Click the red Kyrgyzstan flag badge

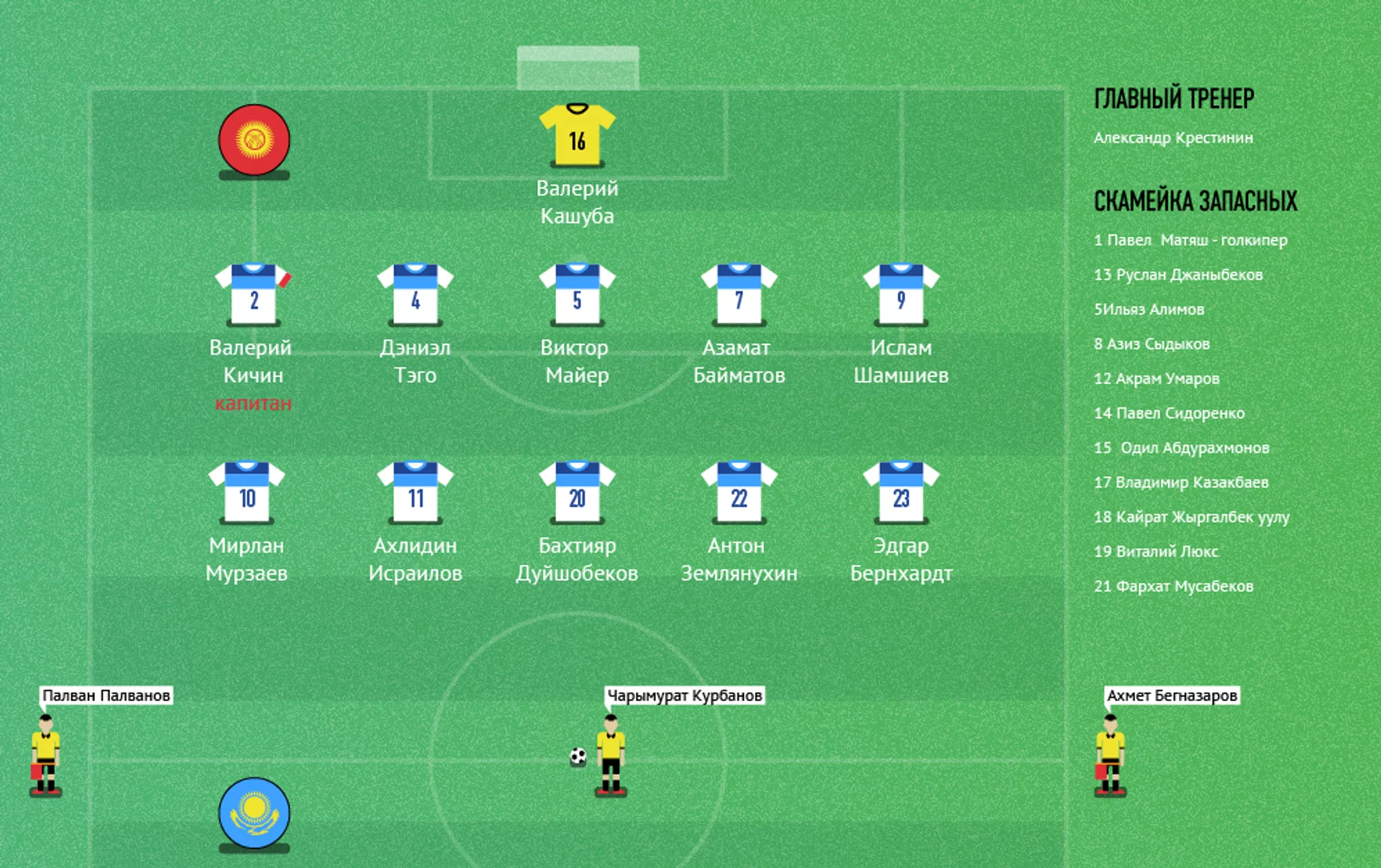(x=254, y=140)
